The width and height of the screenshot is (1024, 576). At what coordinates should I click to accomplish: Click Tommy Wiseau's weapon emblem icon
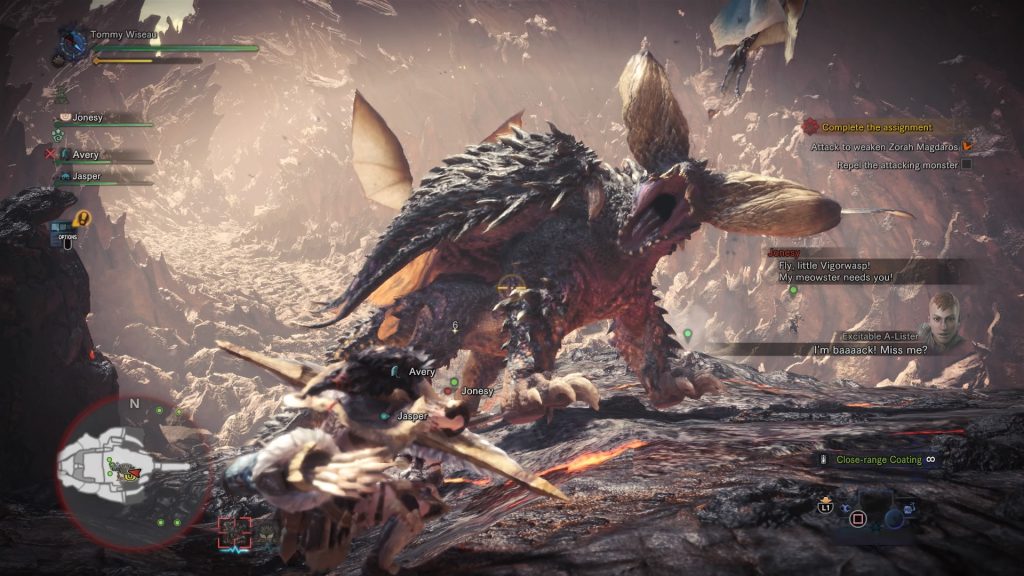pos(72,43)
